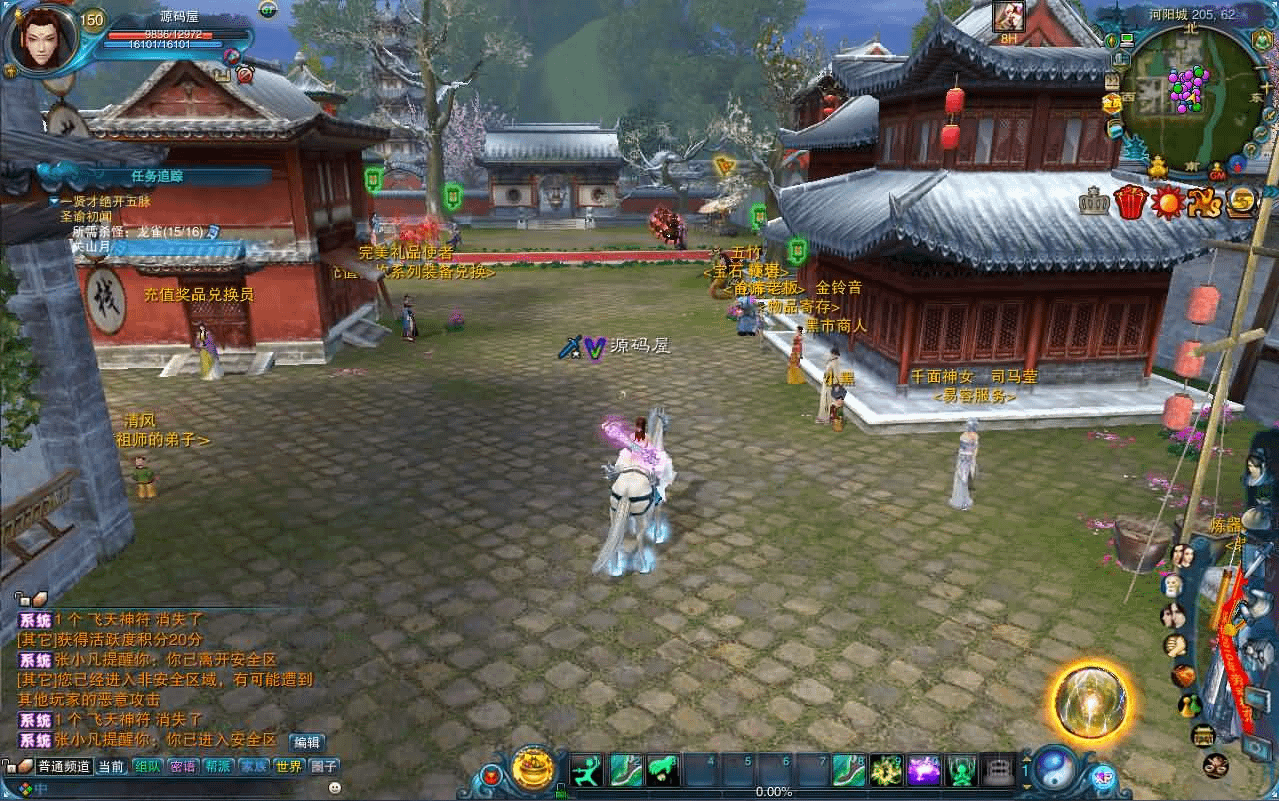This screenshot has width=1279, height=801.
Task: Switch to the 帮派 chat channel
Action: coord(218,767)
